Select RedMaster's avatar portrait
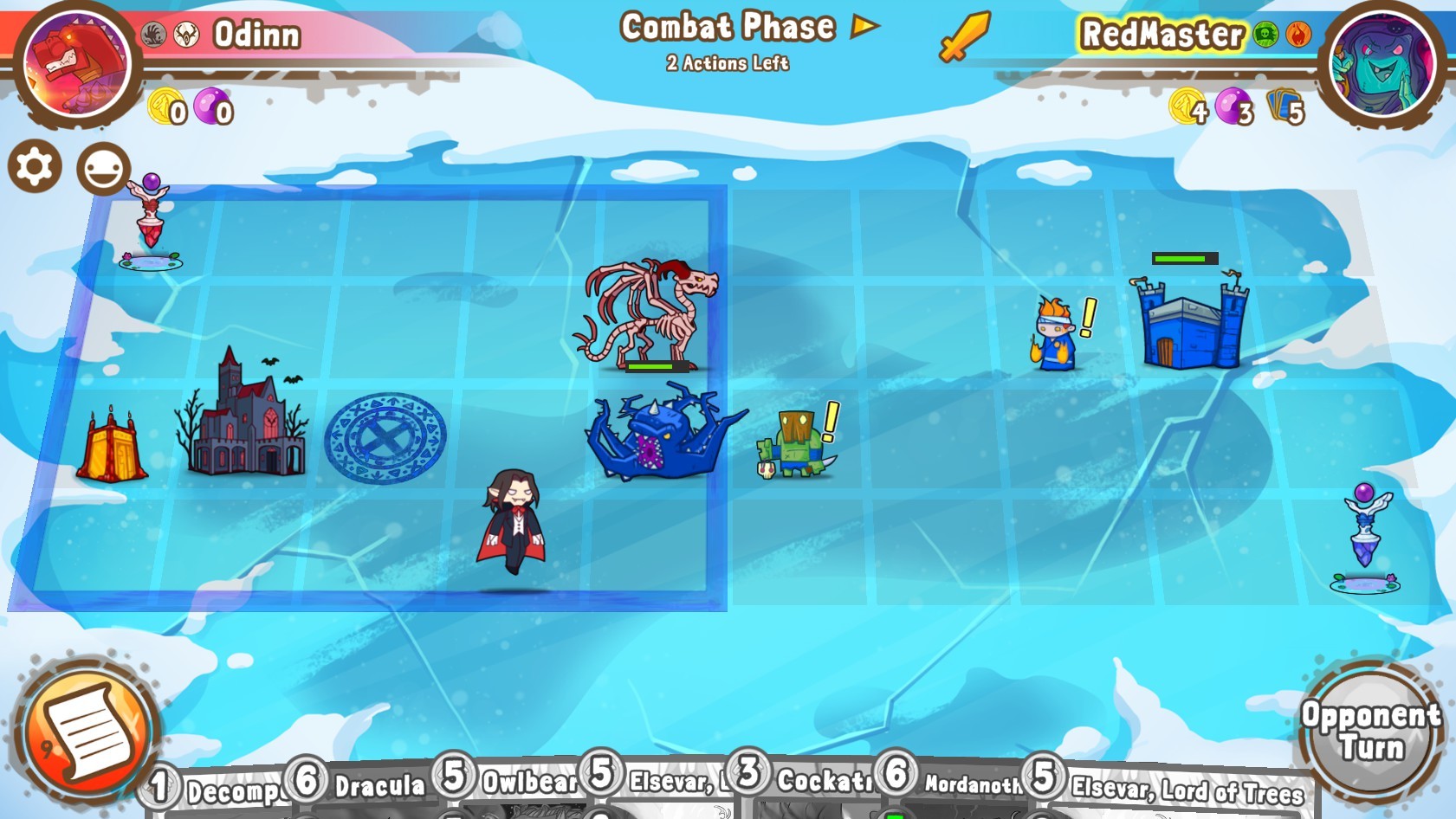 [1384, 61]
